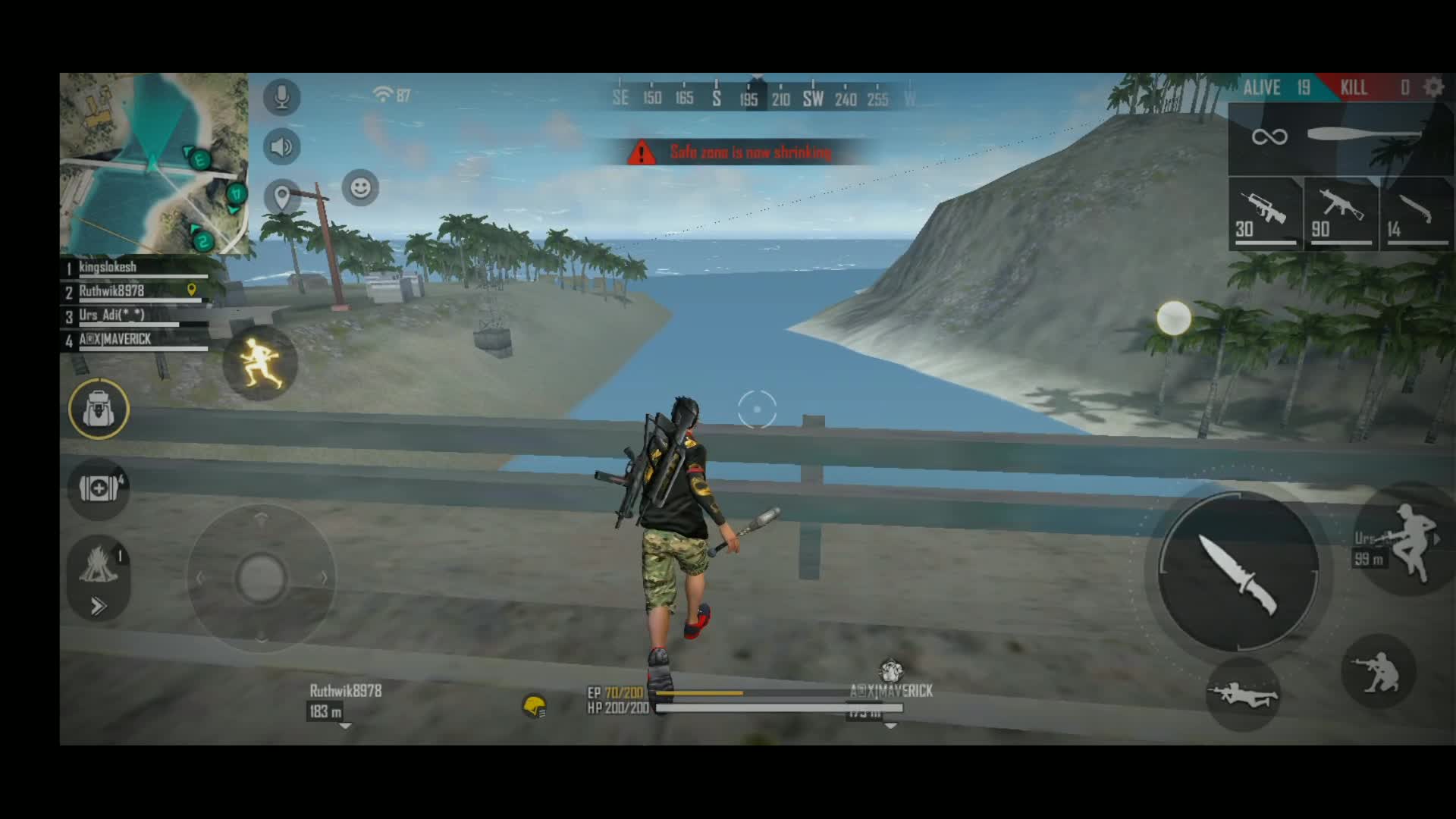This screenshot has height=819, width=1456.
Task: Select teammate Ruthwik8978 in squad list
Action: (x=136, y=292)
